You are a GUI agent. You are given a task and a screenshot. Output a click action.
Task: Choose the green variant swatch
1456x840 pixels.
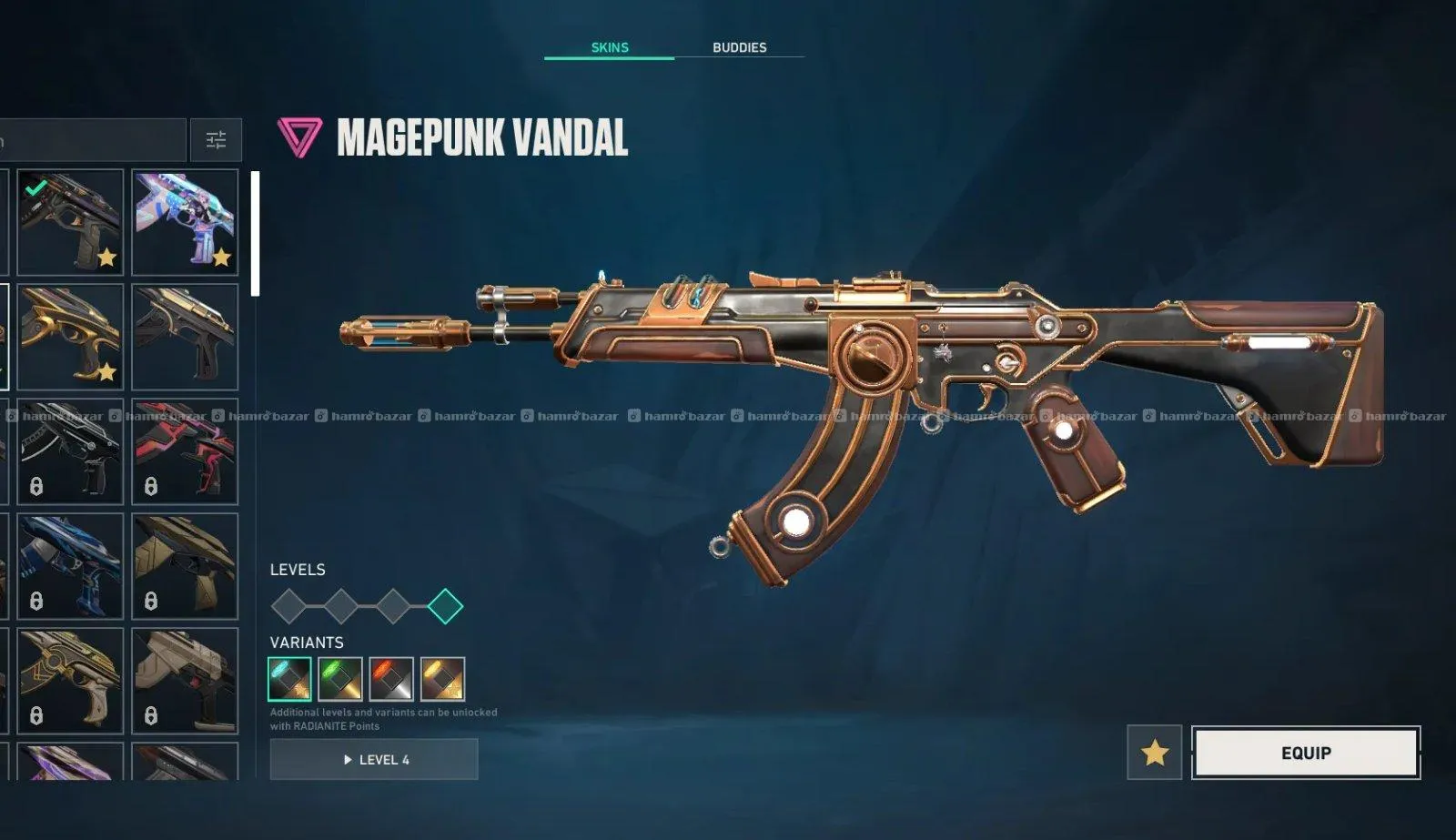tap(340, 679)
